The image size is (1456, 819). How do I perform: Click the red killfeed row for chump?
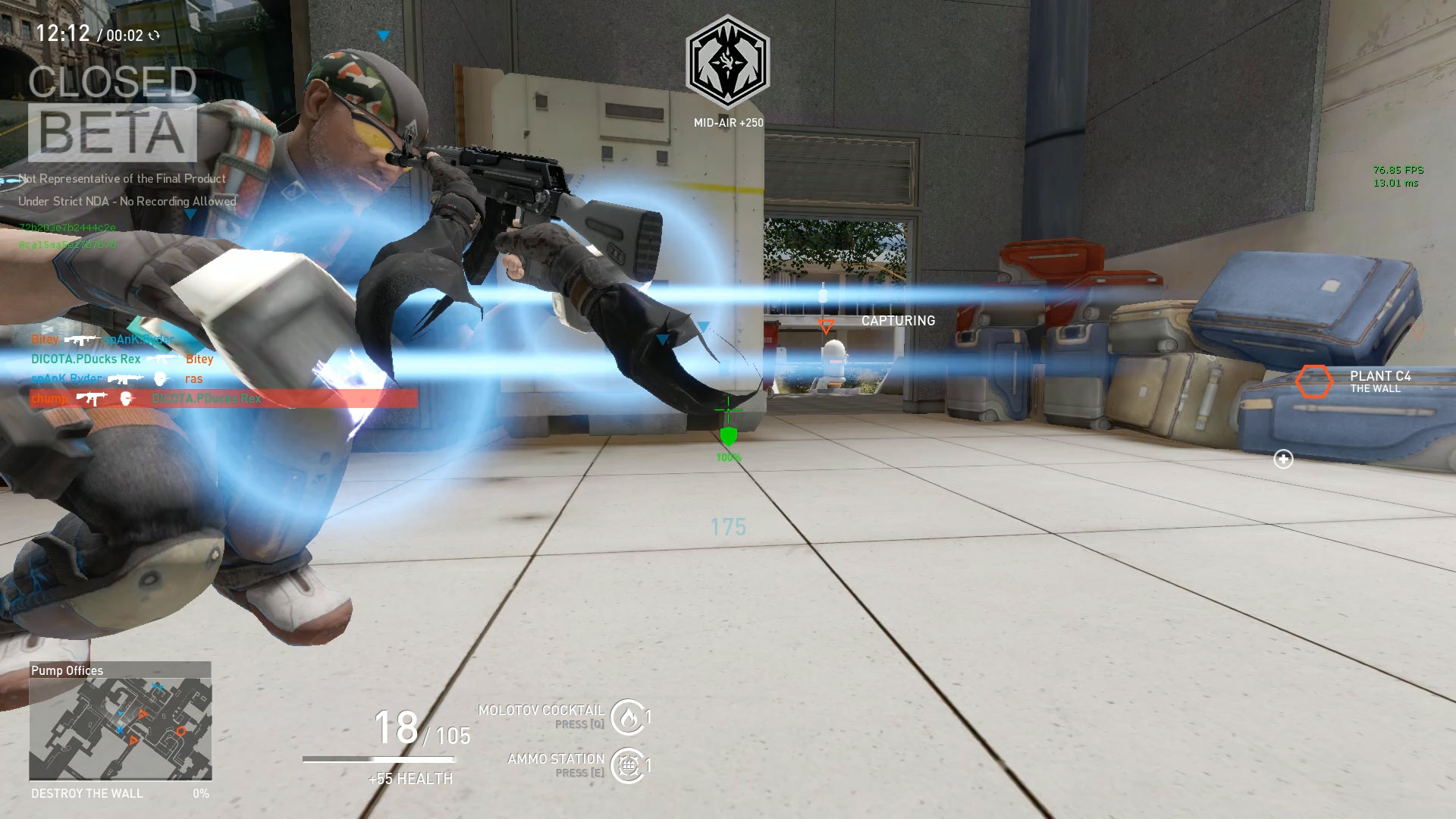(x=224, y=398)
